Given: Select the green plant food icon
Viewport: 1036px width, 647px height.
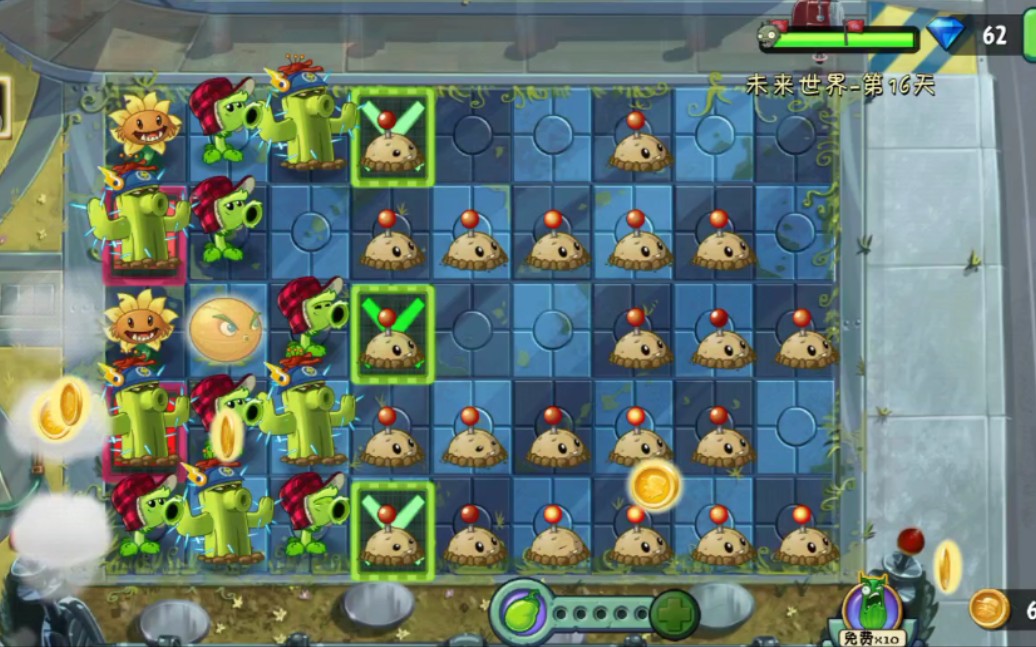Looking at the screenshot, I should pos(522,611).
